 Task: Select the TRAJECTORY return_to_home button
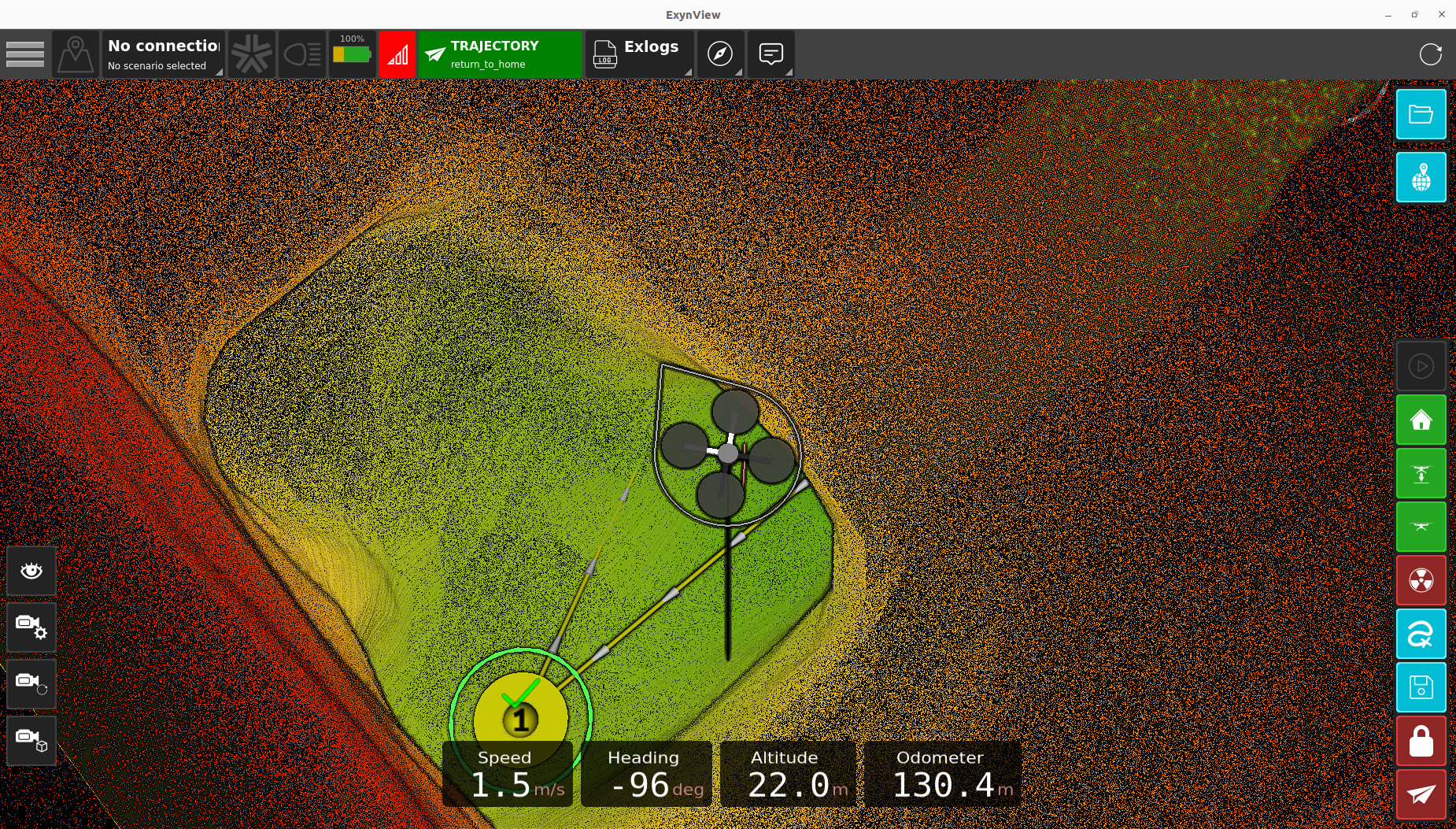point(500,54)
